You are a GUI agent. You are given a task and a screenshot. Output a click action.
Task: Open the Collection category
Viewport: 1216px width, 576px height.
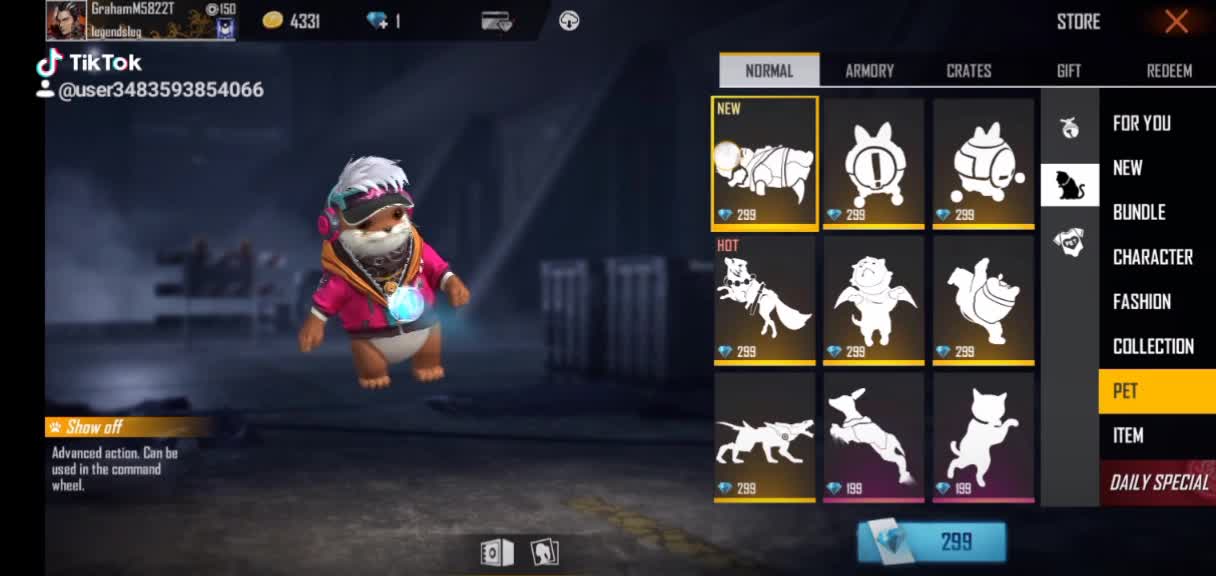coord(1153,346)
